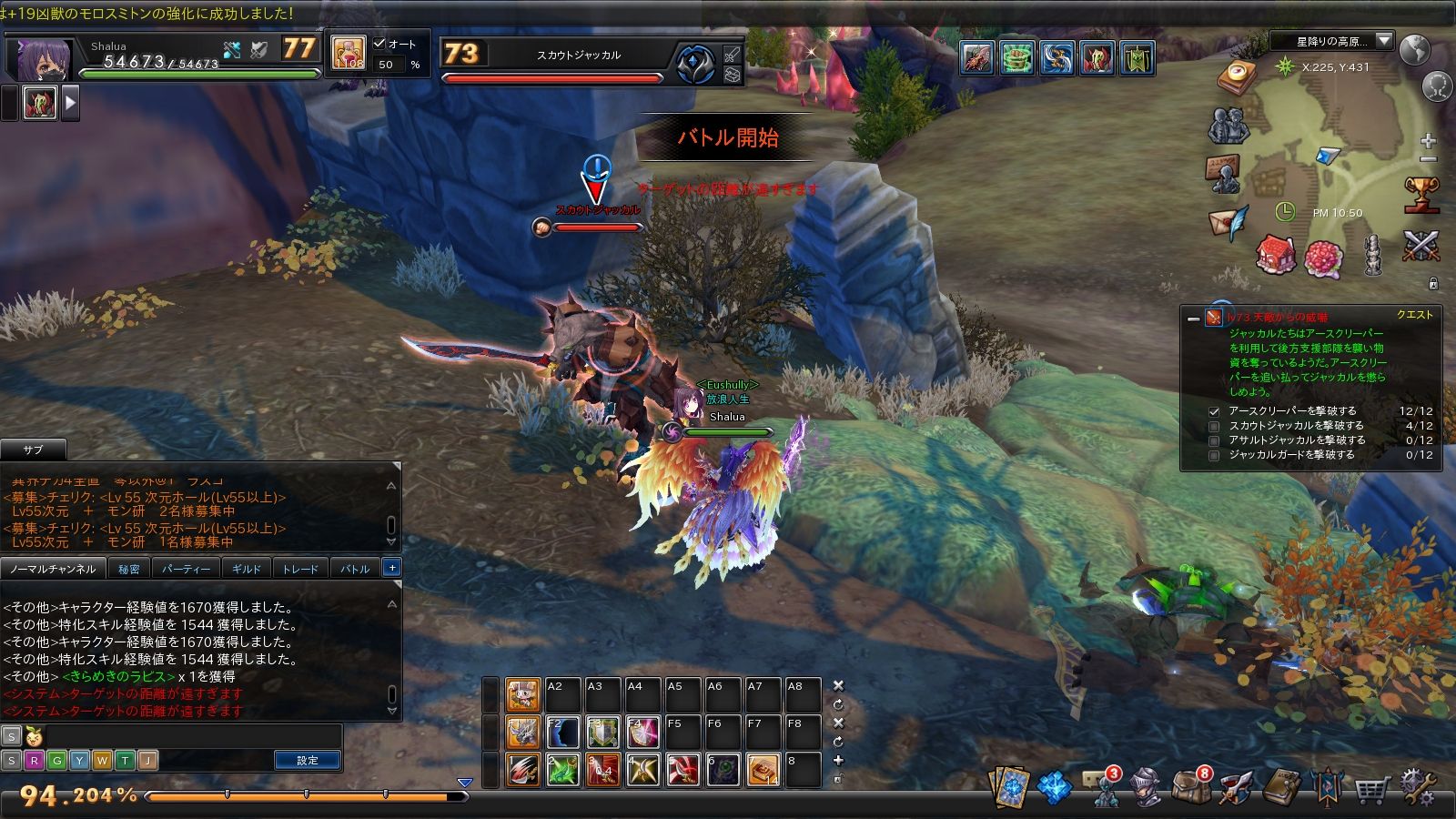Open the knight helmet character menu
Screen dimensions: 1456x819
coord(1146,788)
